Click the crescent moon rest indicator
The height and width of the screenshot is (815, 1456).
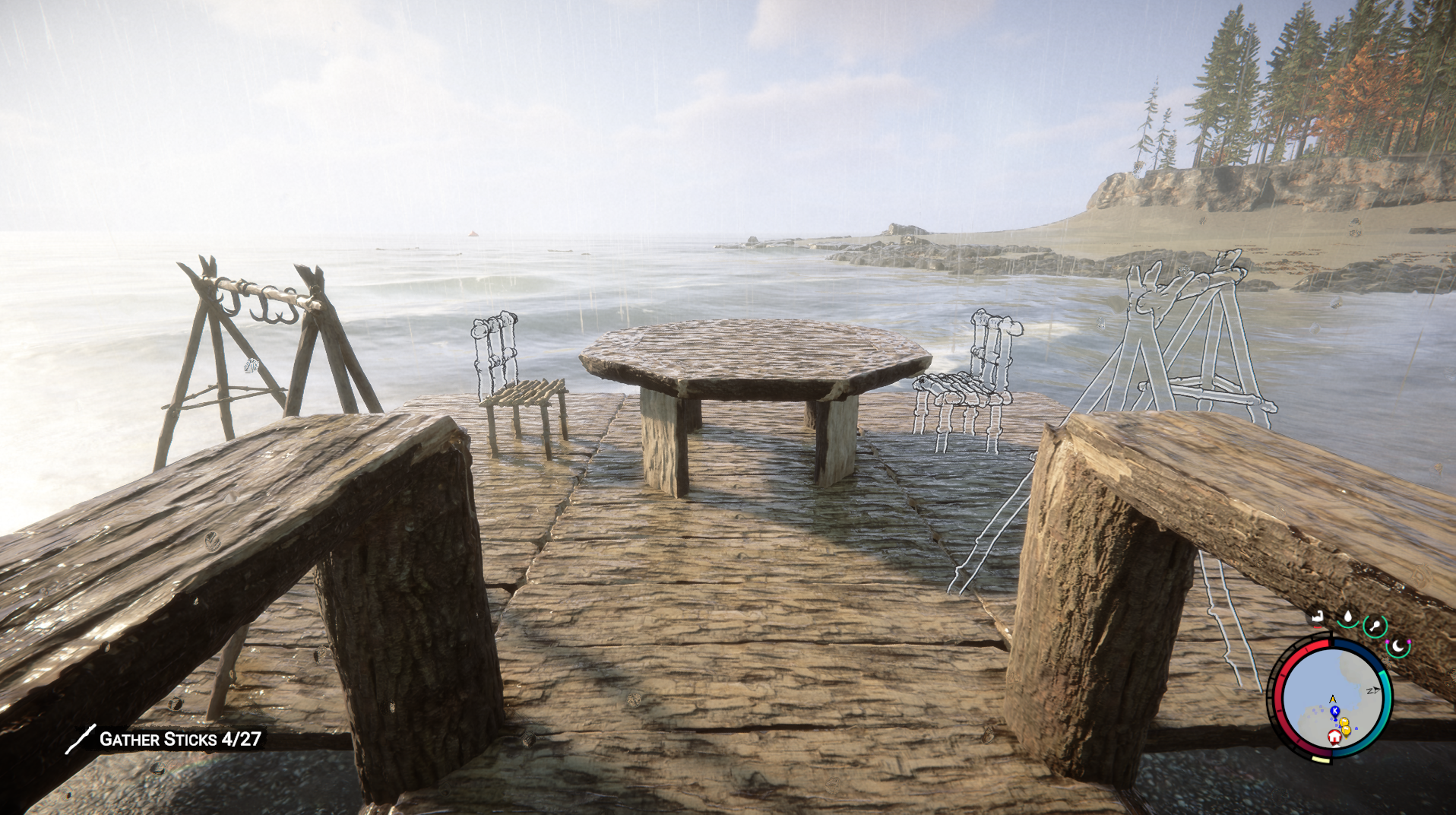(x=1398, y=645)
